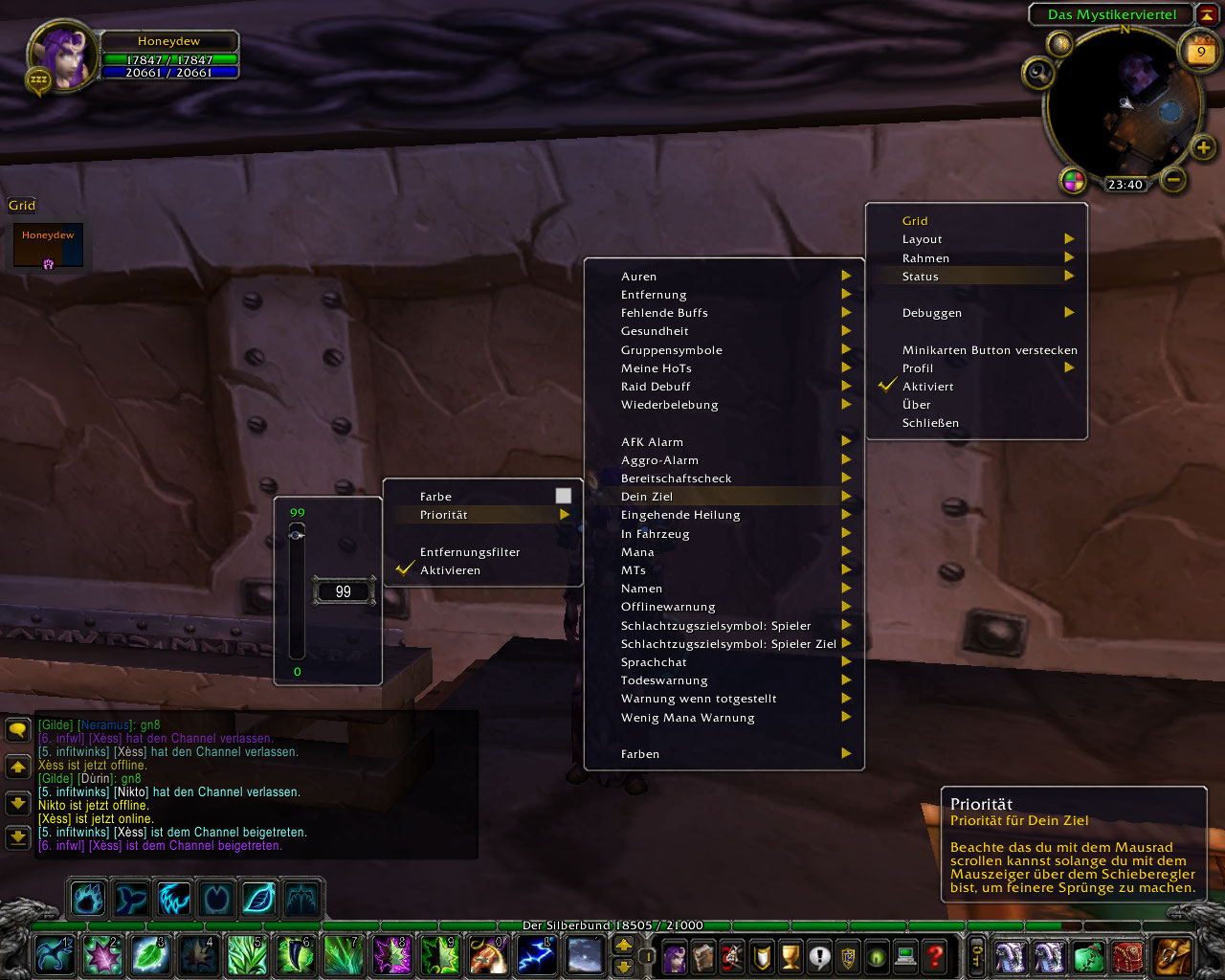Select Minikarten Button verstecken option
The height and width of the screenshot is (980, 1225).
(989, 350)
